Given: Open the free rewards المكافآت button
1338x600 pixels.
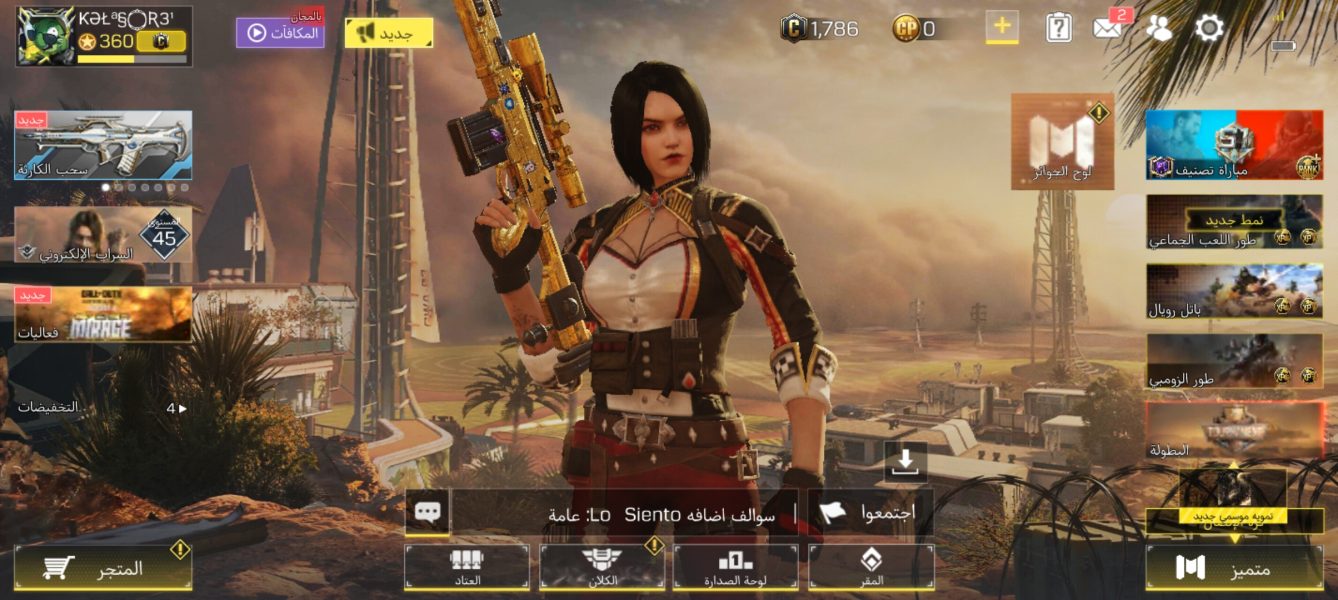Looking at the screenshot, I should pyautogui.click(x=280, y=32).
